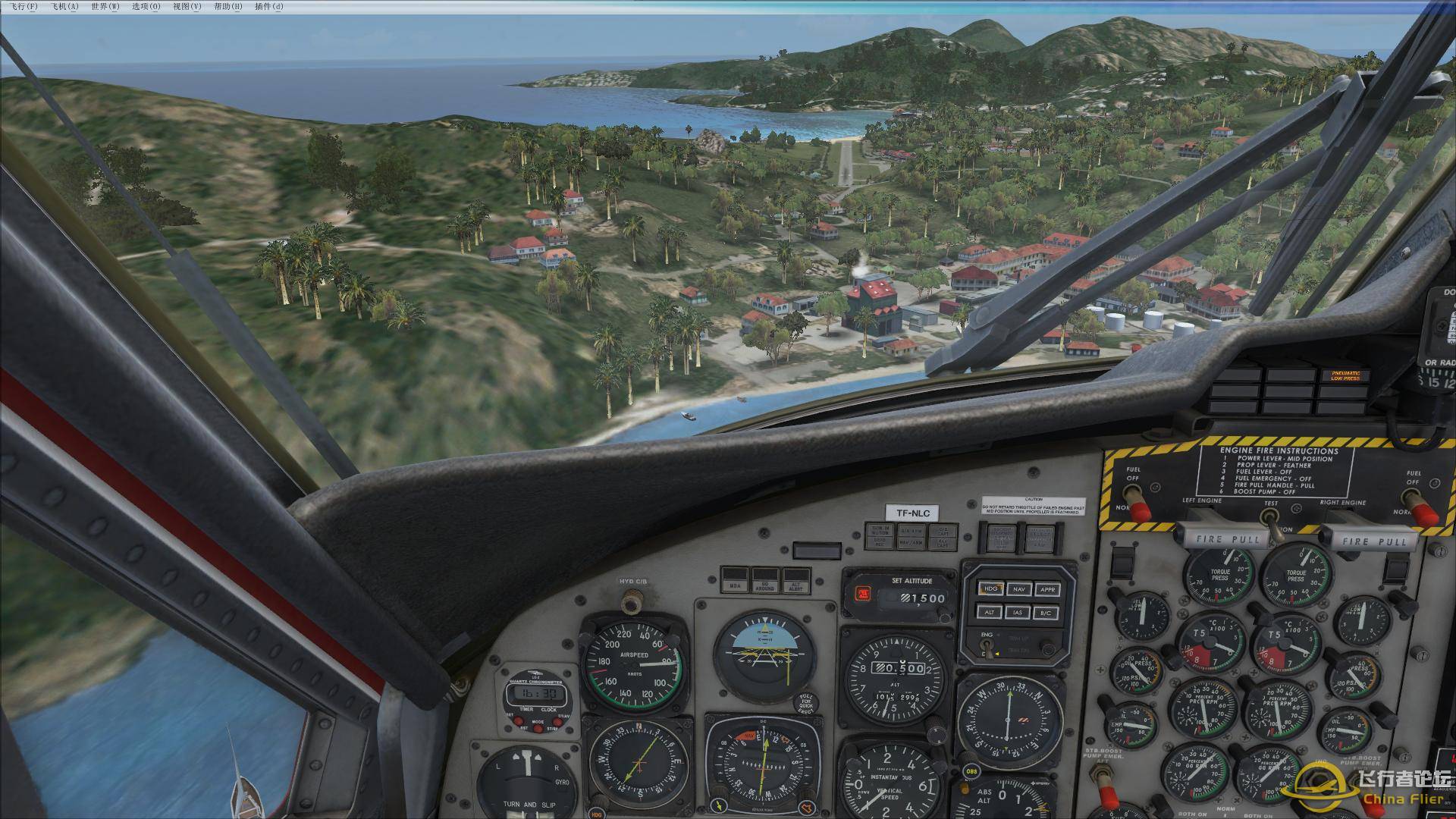Open the 飞行(F) flights menu
This screenshot has width=1456, height=819.
(x=24, y=7)
